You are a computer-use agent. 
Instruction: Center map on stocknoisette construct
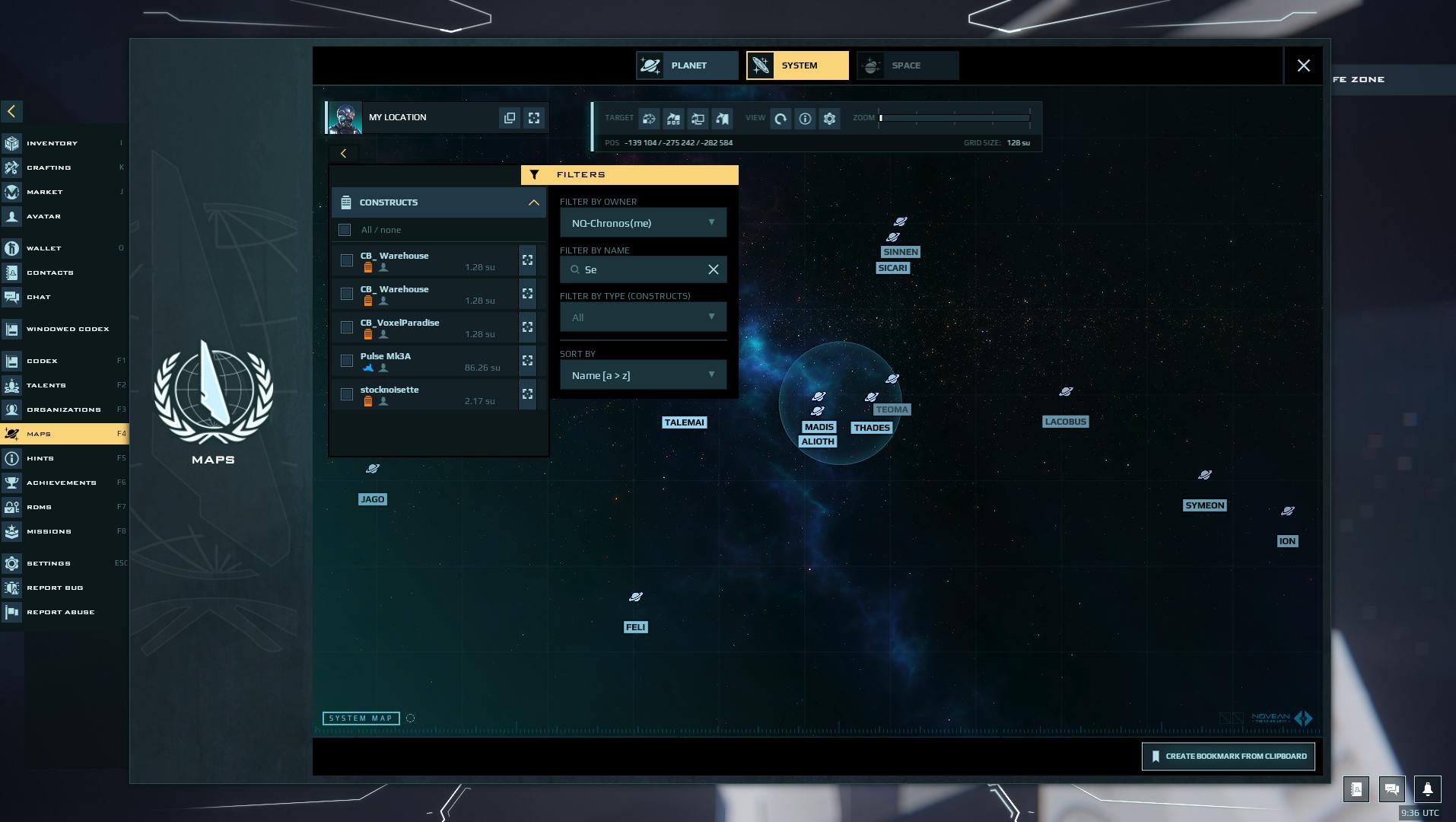(527, 394)
